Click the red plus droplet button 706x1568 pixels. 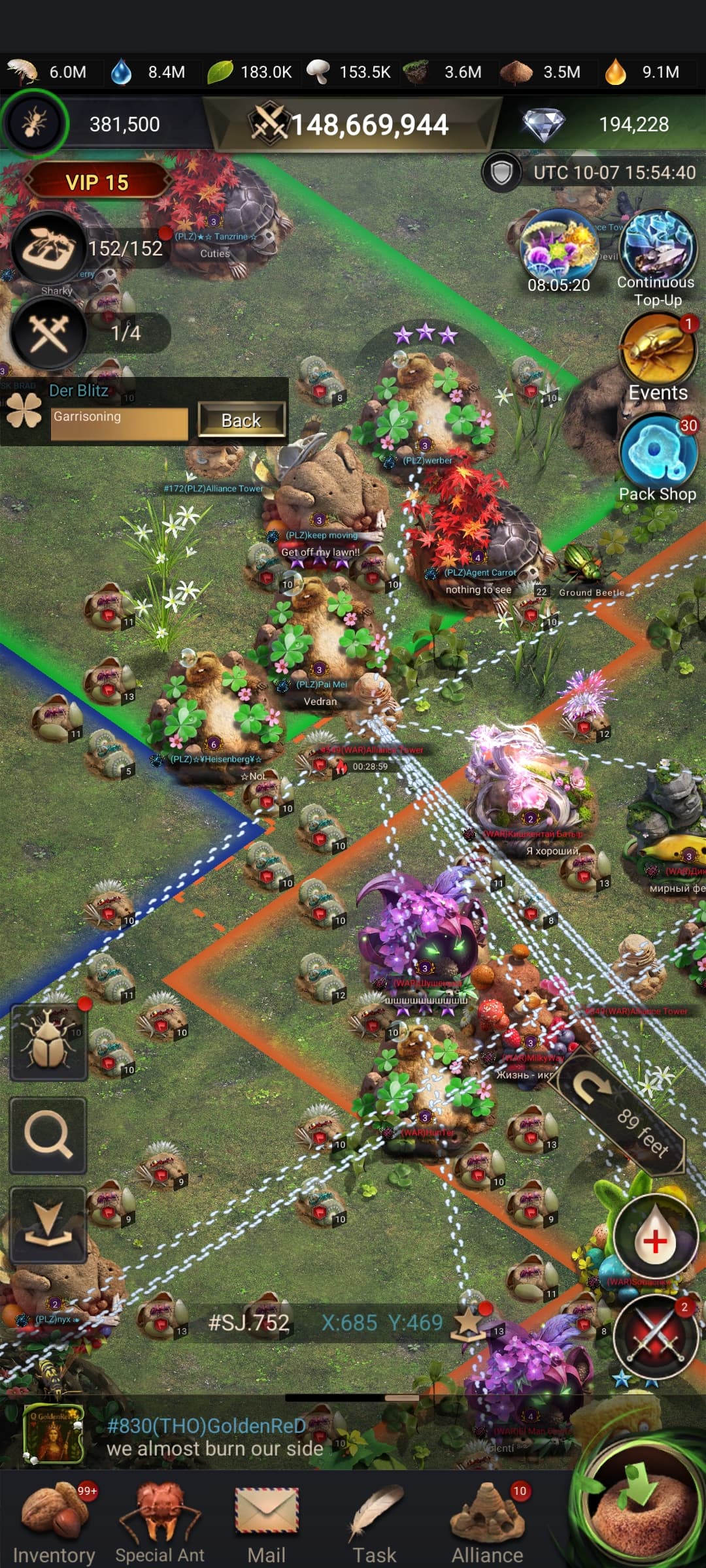(654, 1239)
